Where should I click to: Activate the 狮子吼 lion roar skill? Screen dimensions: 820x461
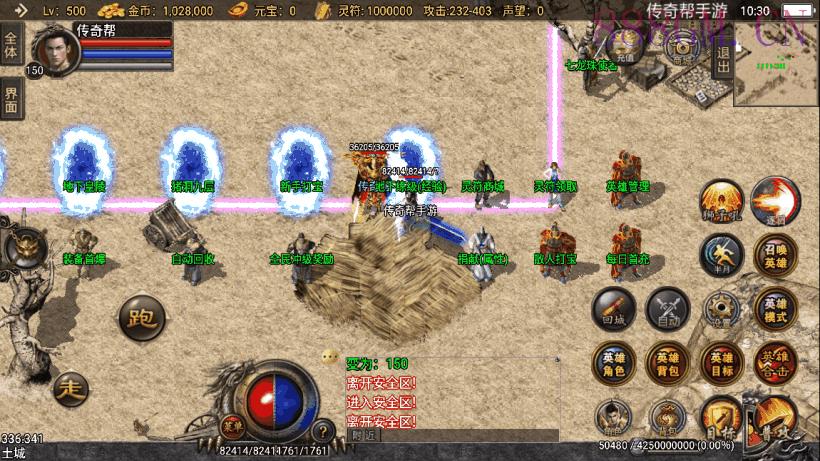720,200
